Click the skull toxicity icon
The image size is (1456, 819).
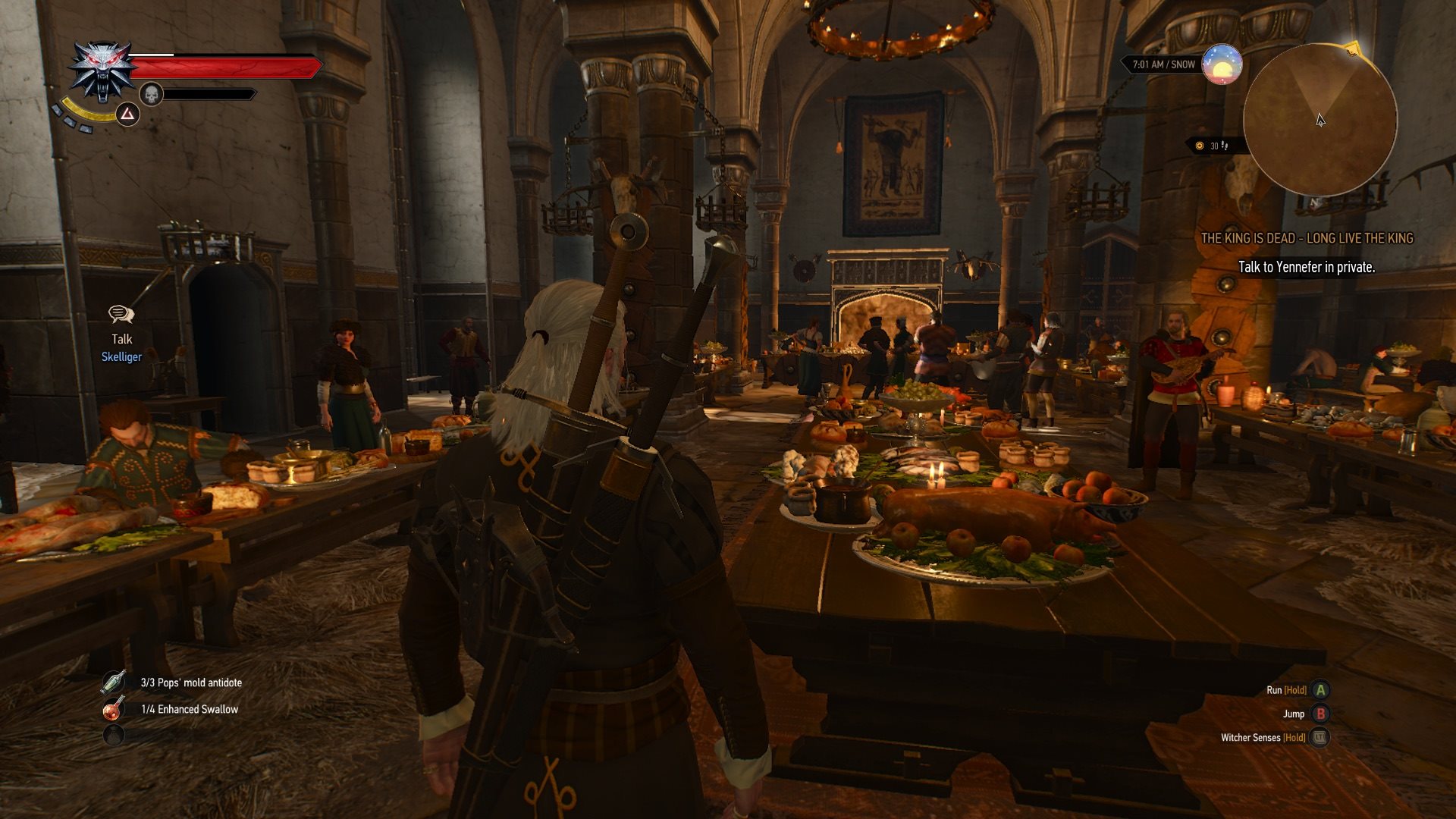tap(152, 94)
